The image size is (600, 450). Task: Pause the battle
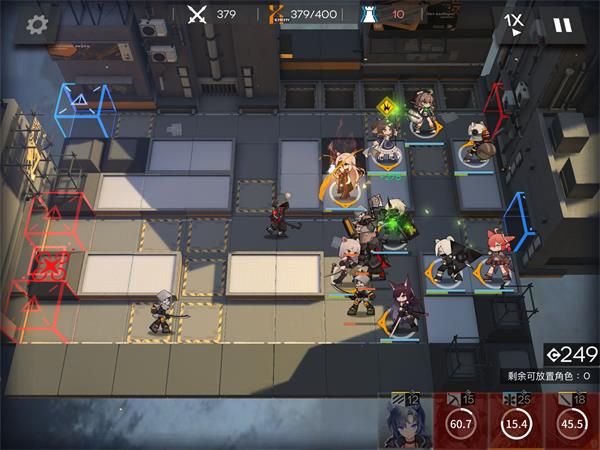562,25
